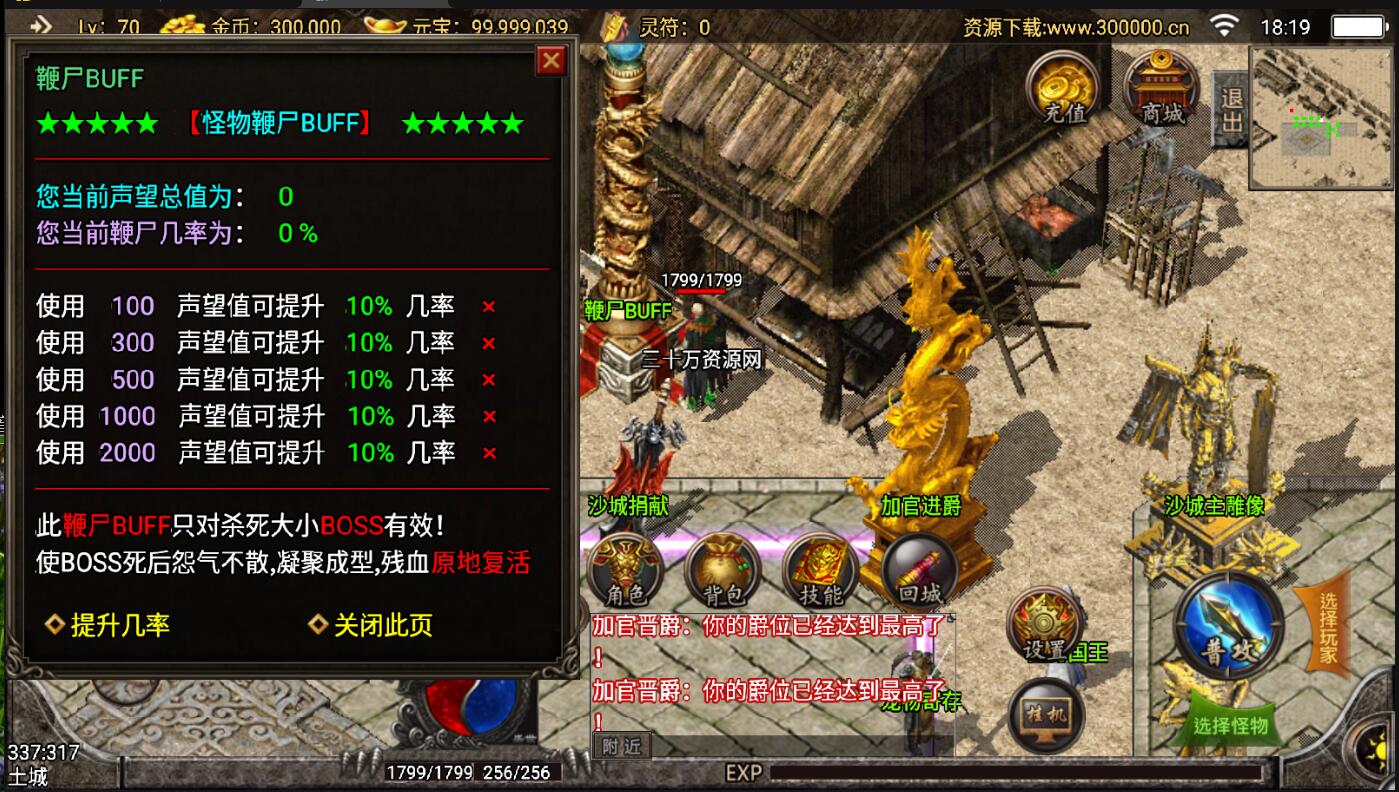Screen dimensions: 1399x792
Task: Close the 鞭尸BUFF panel with the red X
Action: pyautogui.click(x=551, y=62)
